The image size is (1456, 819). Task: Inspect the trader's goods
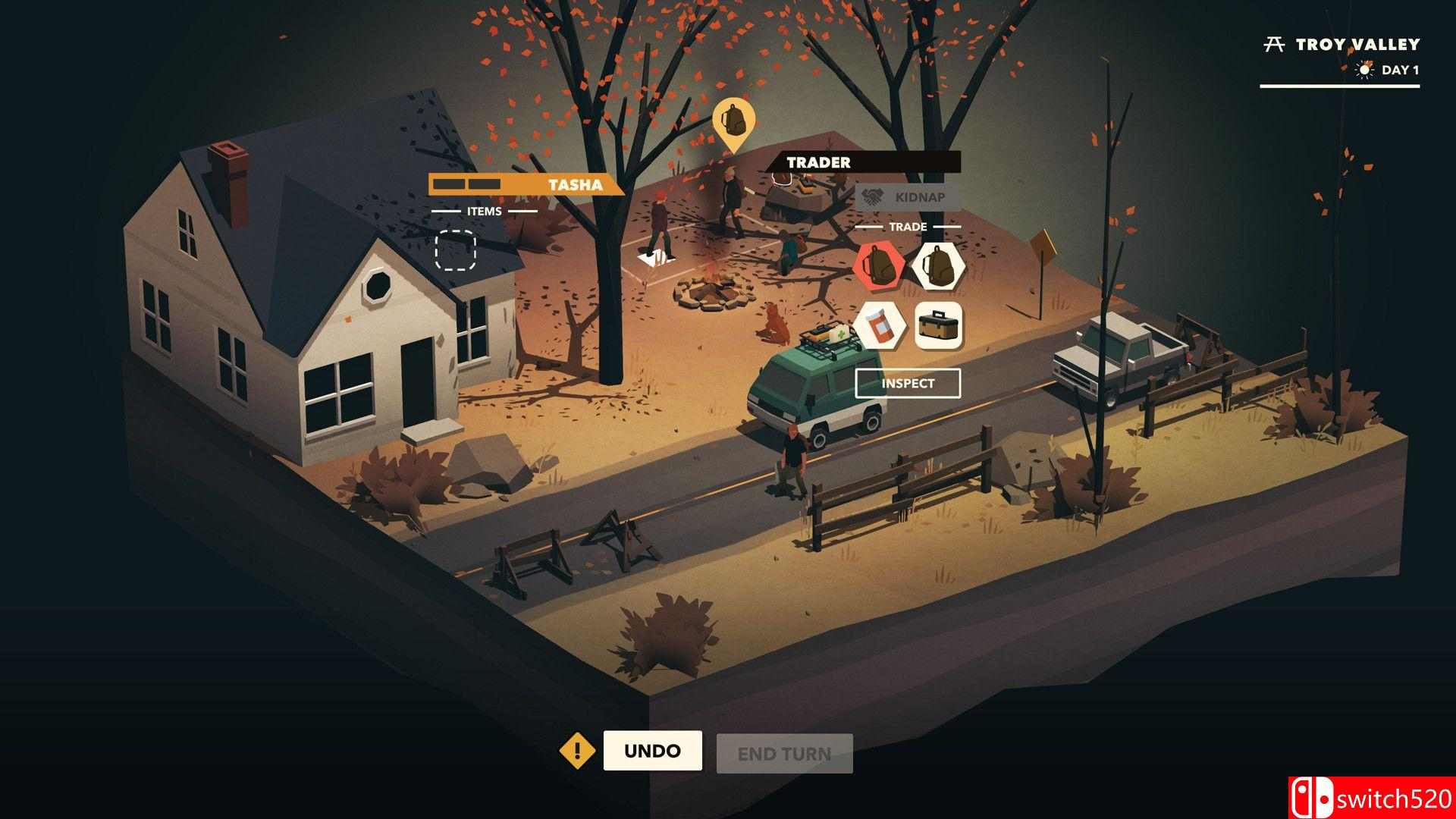point(908,383)
